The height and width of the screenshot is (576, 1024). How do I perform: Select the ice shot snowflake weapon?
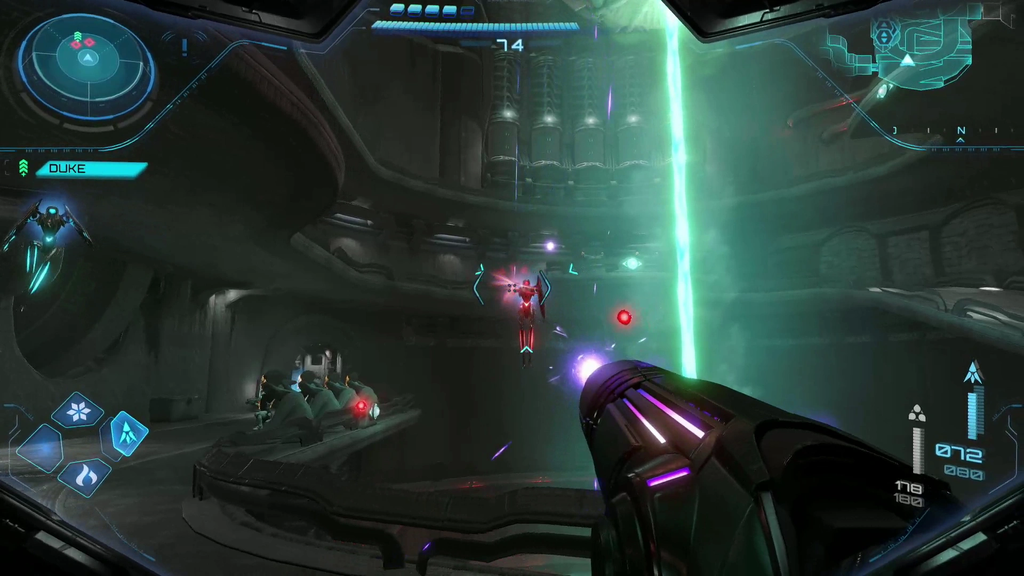[x=77, y=410]
